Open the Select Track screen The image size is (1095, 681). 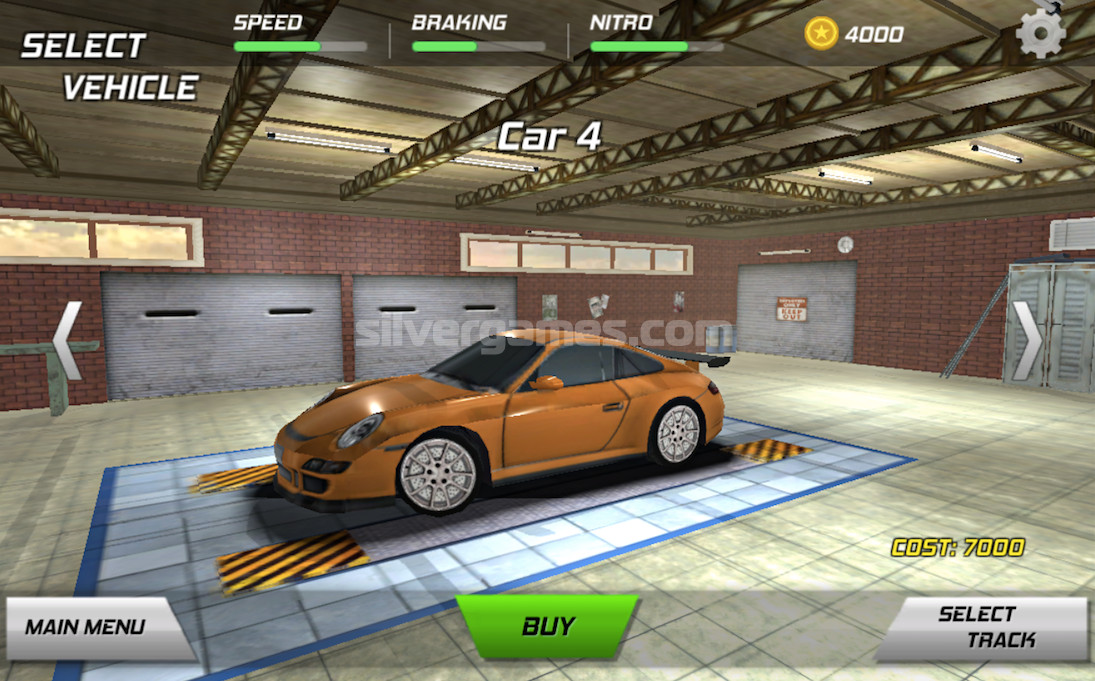click(985, 628)
